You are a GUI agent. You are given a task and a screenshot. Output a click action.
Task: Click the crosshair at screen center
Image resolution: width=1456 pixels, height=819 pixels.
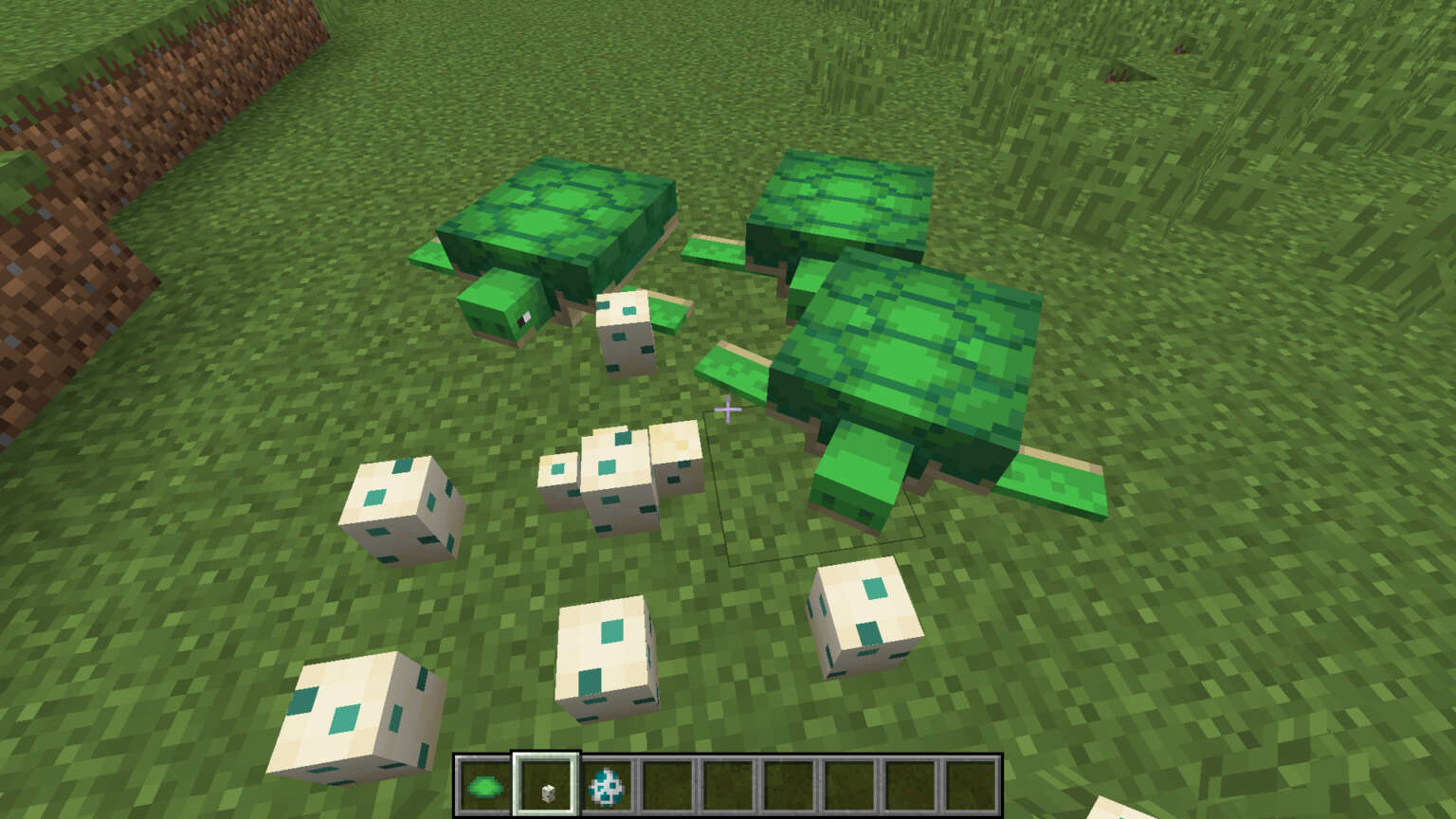728,409
